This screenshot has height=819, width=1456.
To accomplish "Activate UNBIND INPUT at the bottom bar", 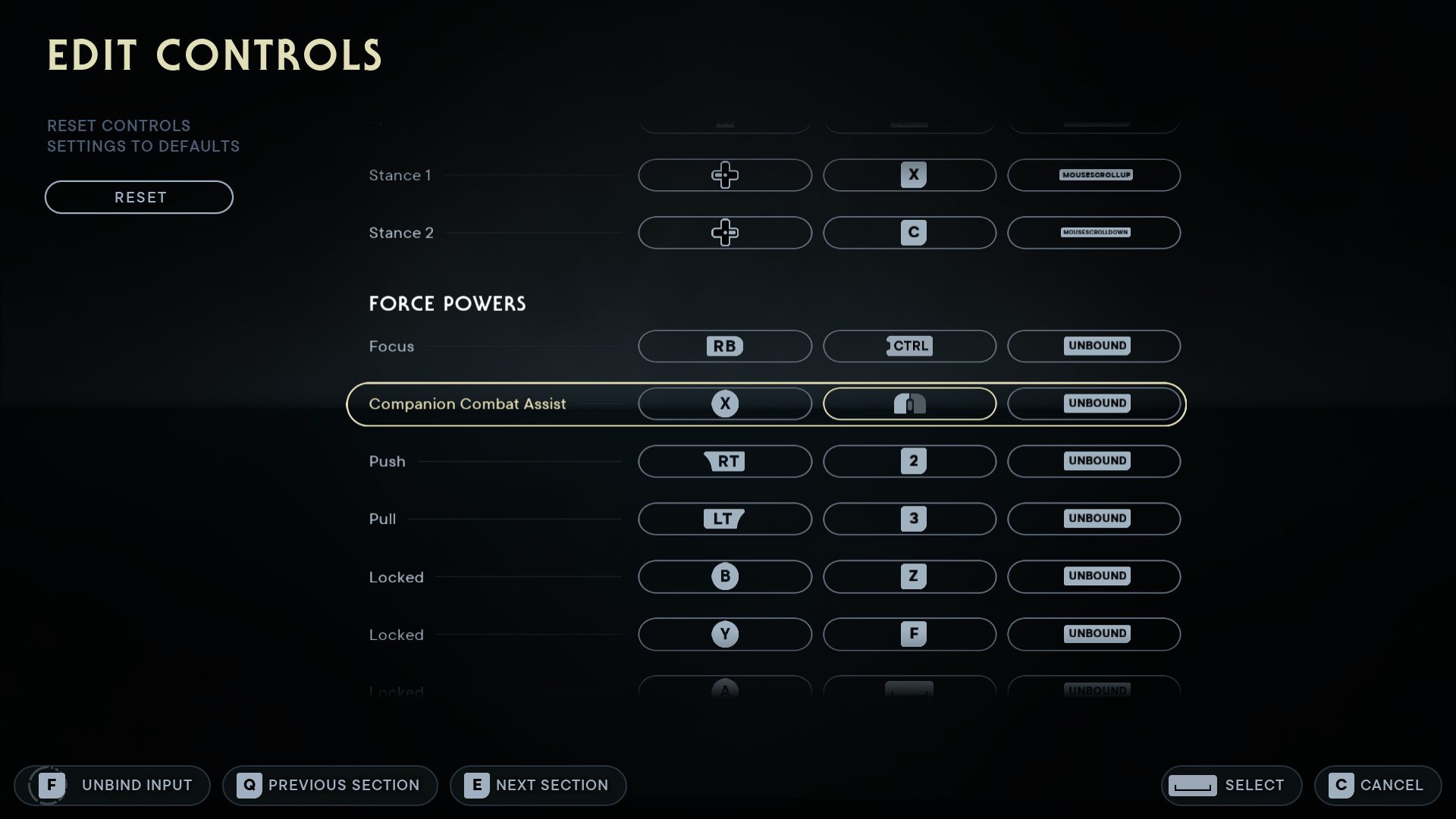I will [x=112, y=785].
